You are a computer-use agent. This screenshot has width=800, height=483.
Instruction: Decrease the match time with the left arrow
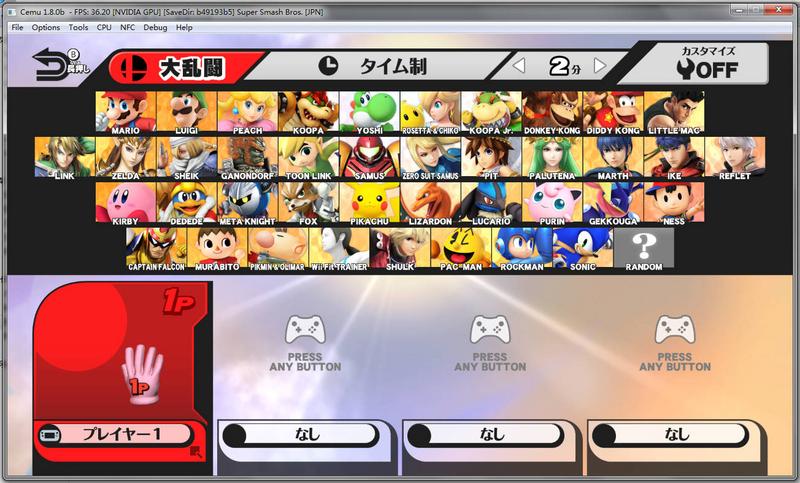(519, 67)
